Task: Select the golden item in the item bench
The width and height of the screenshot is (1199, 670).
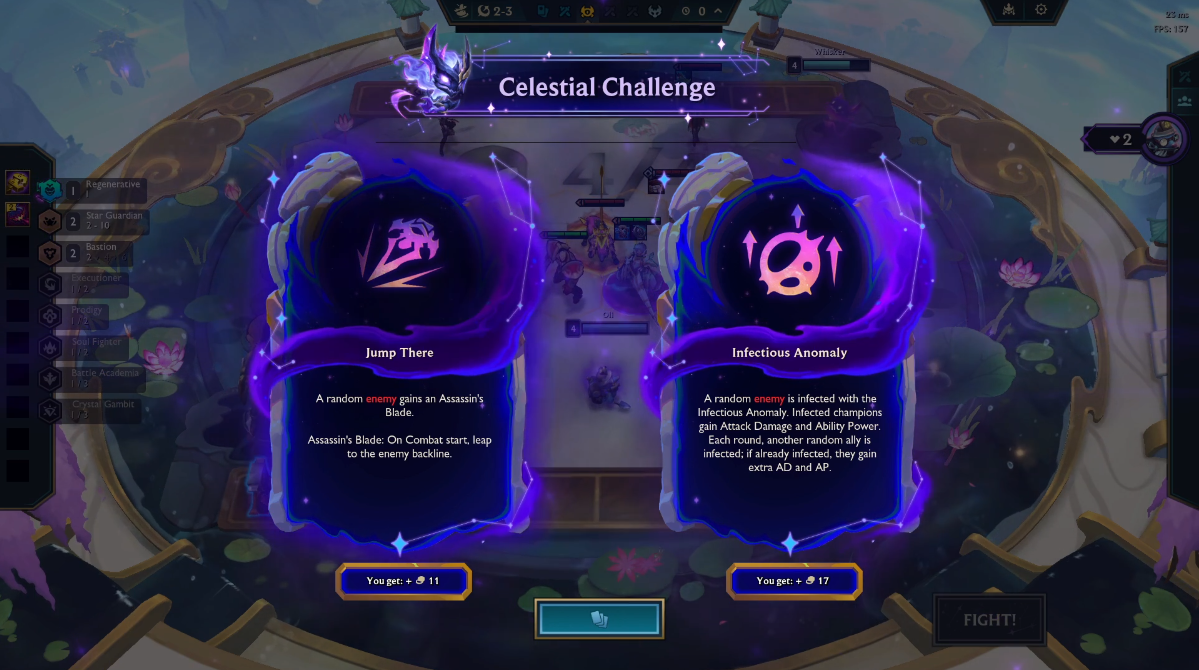Action: [x=17, y=183]
